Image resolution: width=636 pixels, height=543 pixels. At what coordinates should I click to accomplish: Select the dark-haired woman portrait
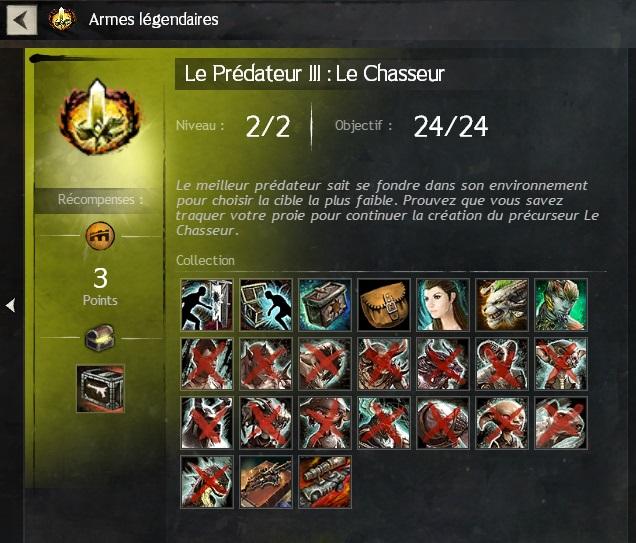coord(443,305)
